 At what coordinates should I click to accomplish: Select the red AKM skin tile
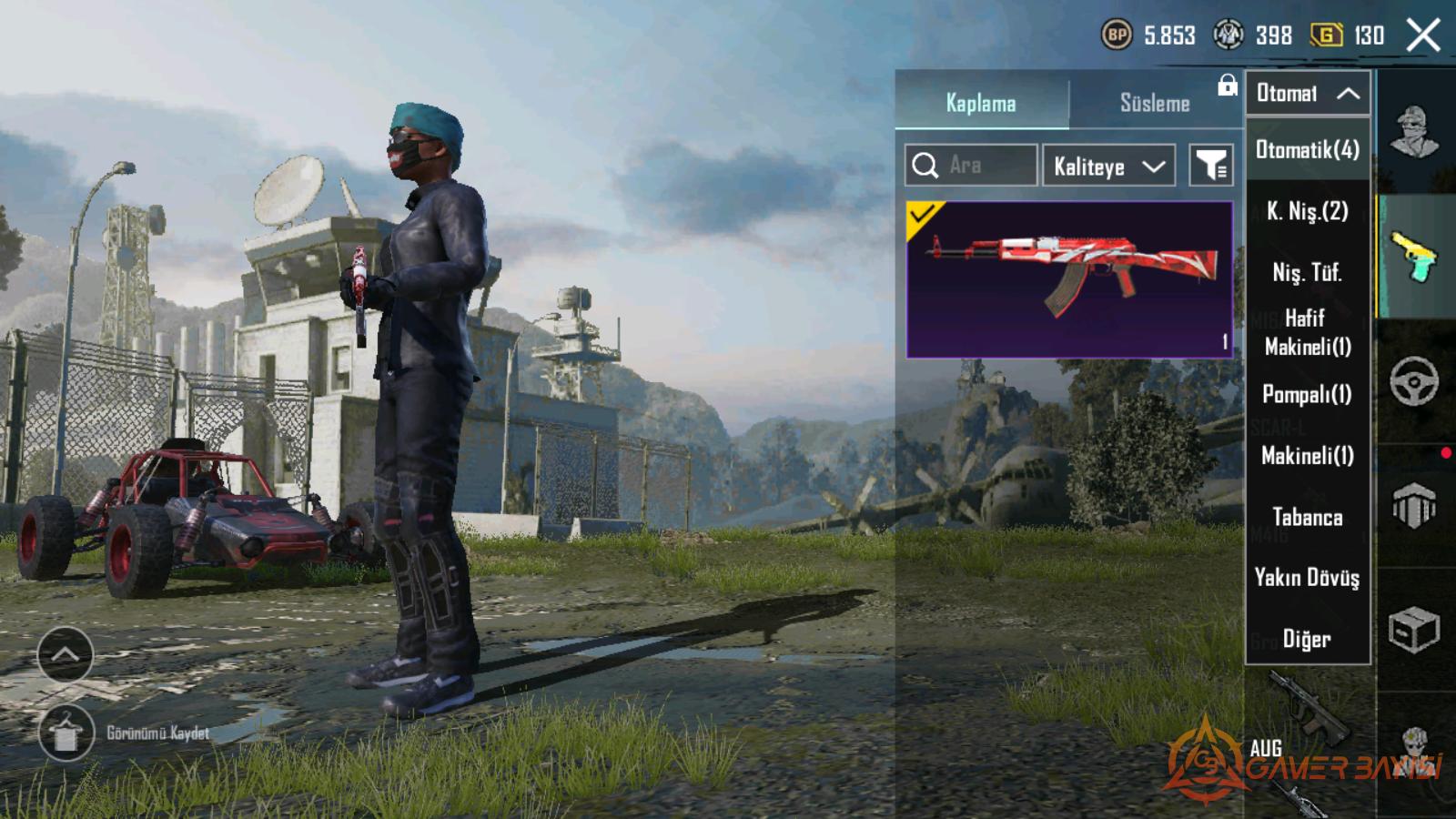(x=1069, y=279)
